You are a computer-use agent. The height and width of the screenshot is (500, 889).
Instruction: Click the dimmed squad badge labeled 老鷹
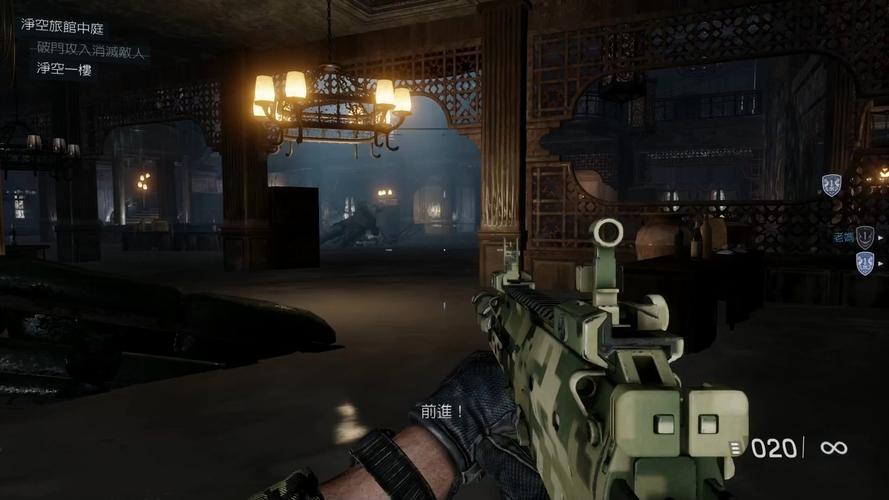pyautogui.click(x=865, y=237)
